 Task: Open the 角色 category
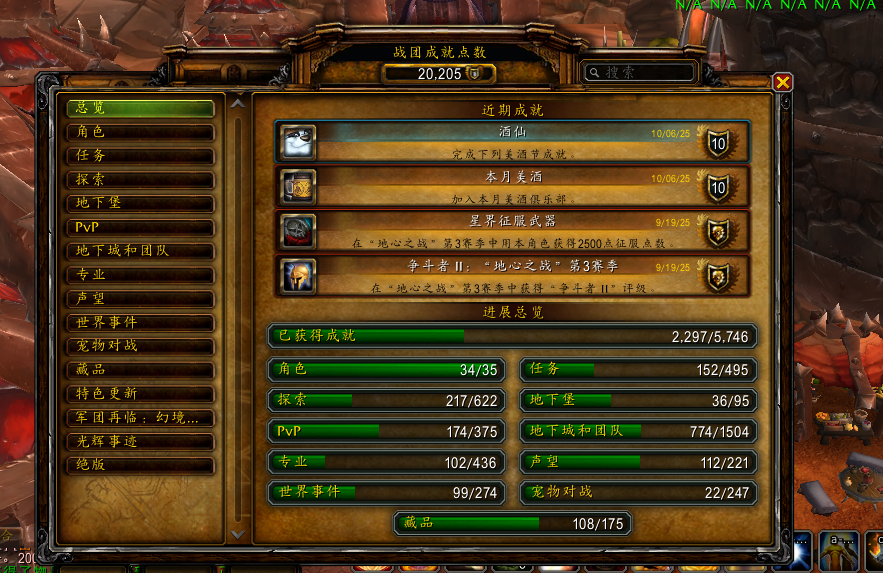click(140, 132)
